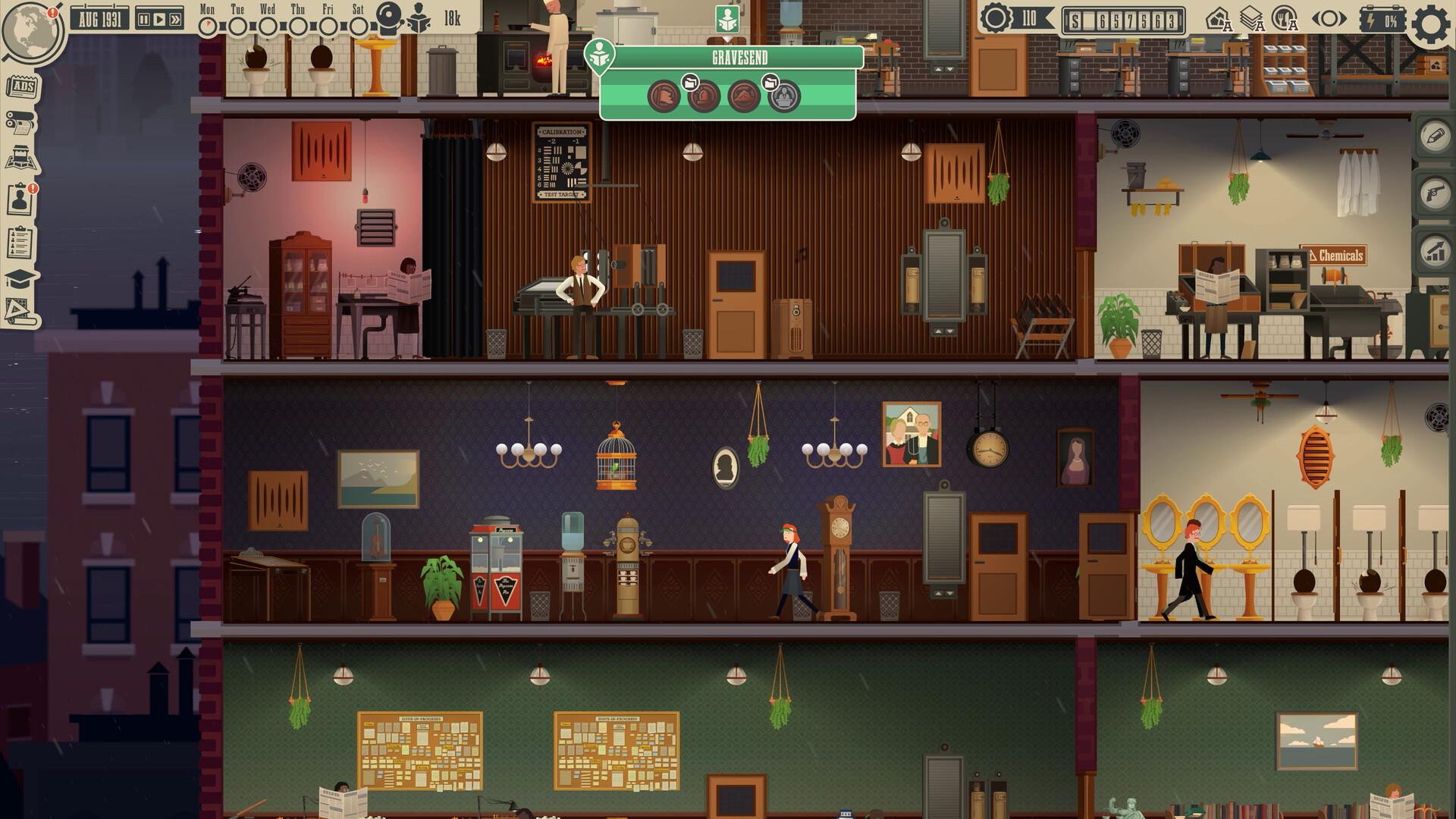Open the newsstand distribution map
The width and height of the screenshot is (1456, 819).
22,155
